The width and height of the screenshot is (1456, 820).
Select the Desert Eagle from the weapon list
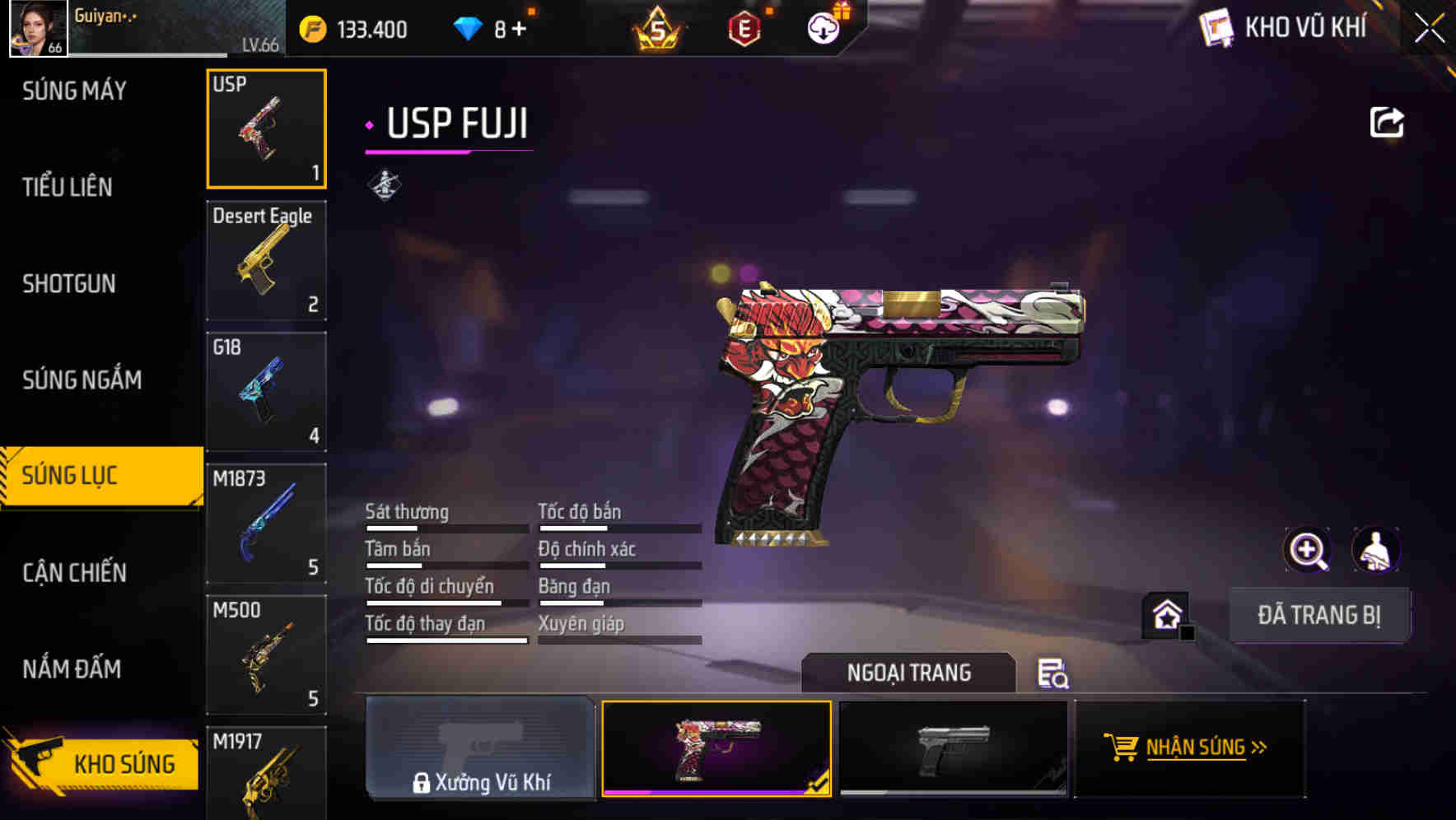pyautogui.click(x=266, y=260)
